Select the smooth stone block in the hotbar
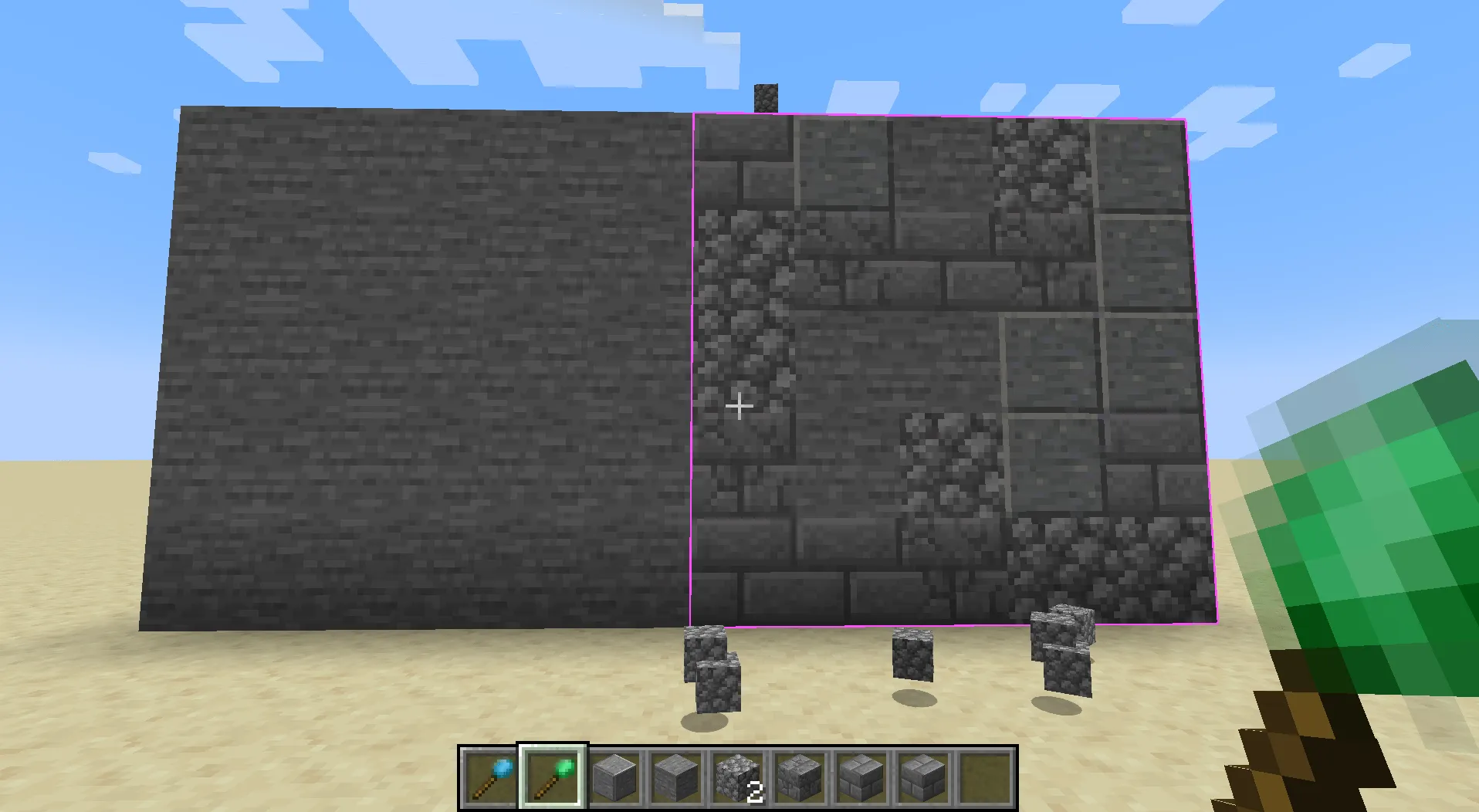 (x=614, y=780)
